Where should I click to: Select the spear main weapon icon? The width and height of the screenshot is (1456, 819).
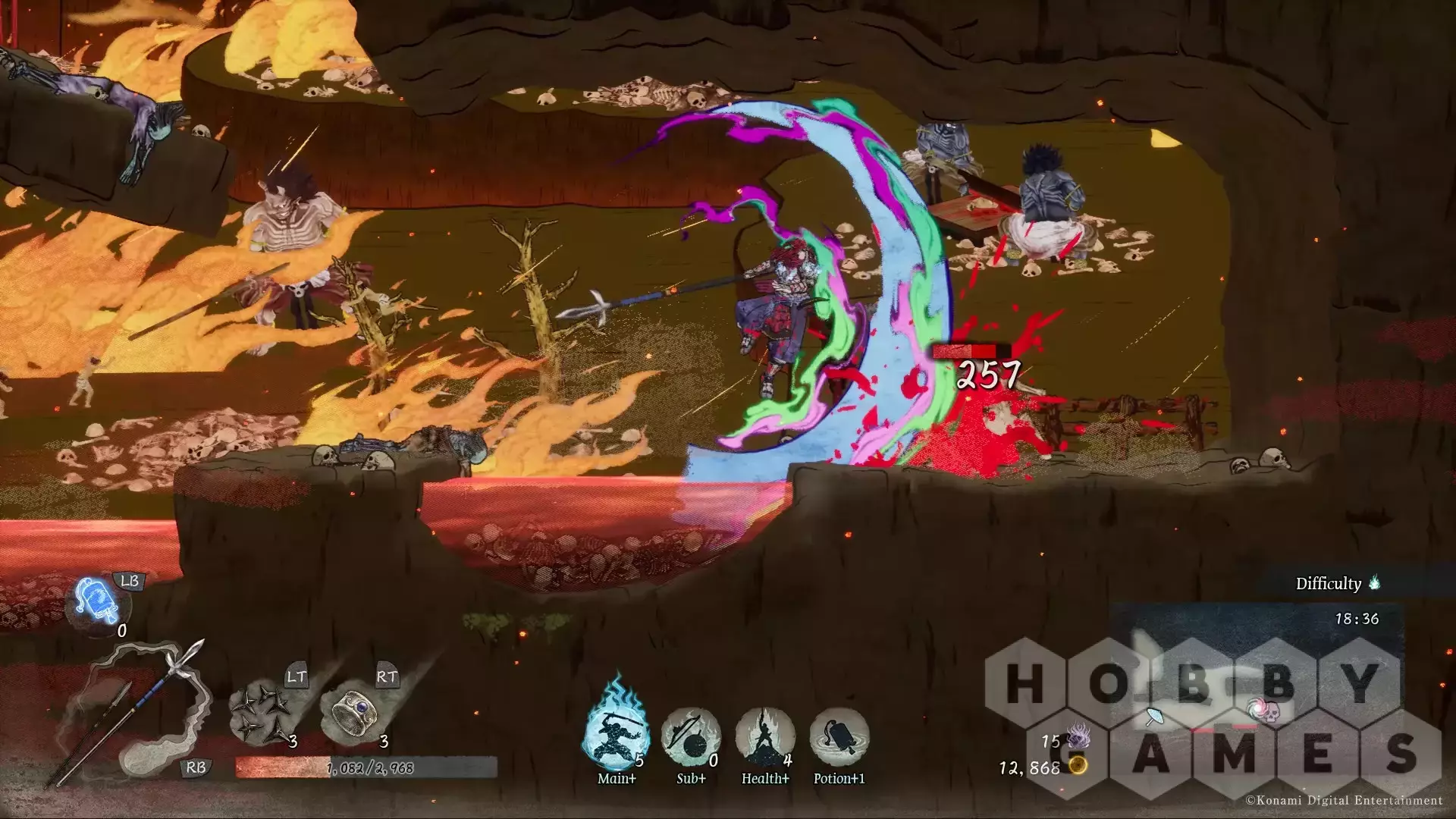coord(129,709)
